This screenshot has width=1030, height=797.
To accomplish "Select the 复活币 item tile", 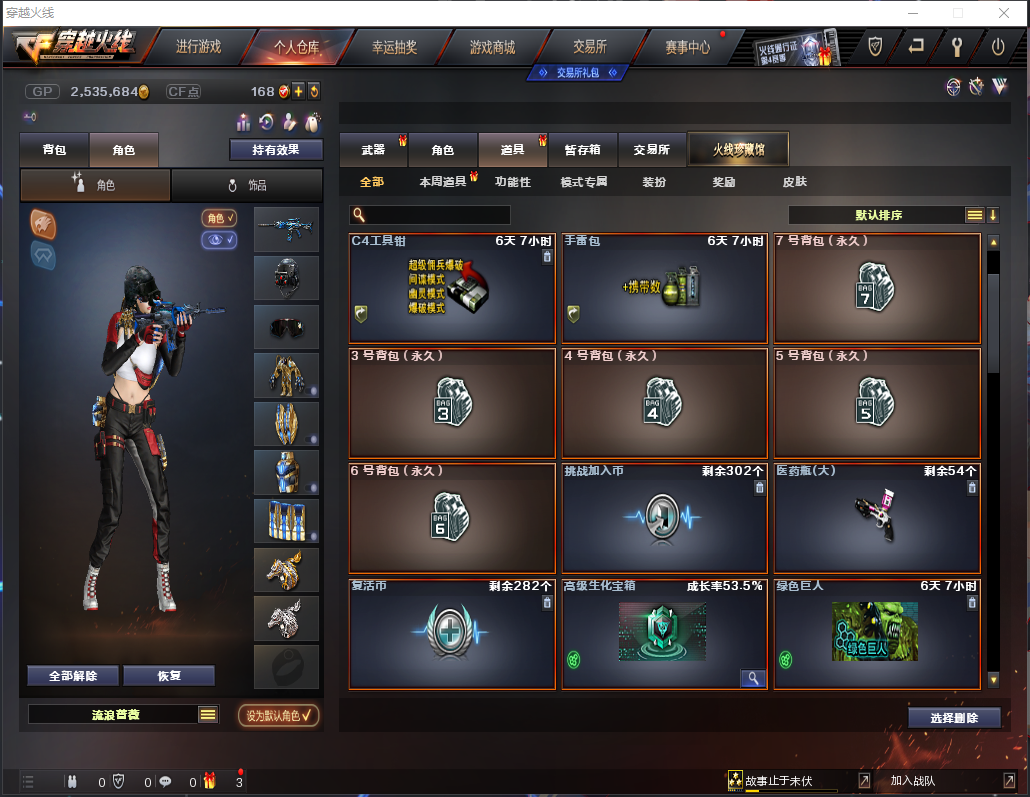I will [x=452, y=634].
